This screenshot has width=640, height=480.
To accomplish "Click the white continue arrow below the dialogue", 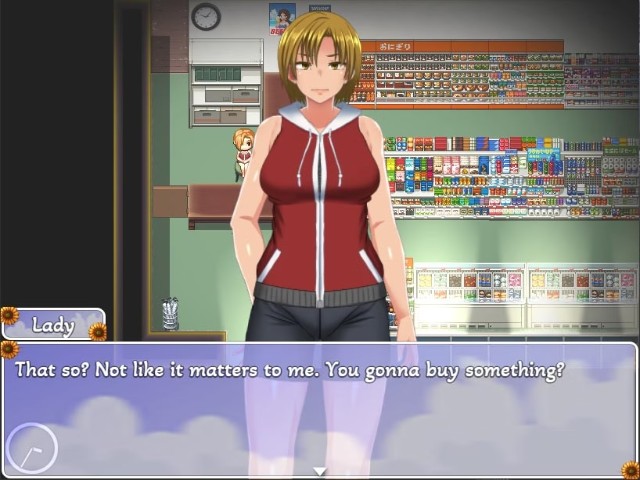I will pos(320,471).
